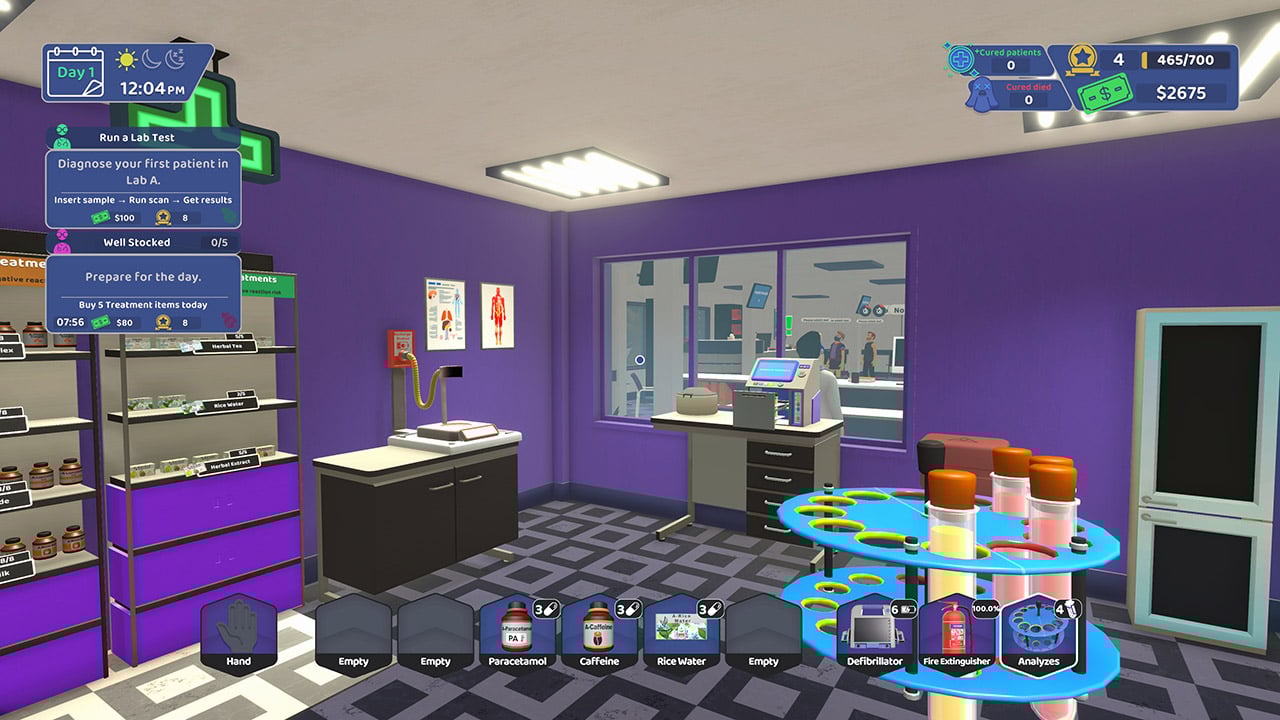This screenshot has height=720, width=1280.
Task: Toggle the sun daytime icon
Action: 124,61
